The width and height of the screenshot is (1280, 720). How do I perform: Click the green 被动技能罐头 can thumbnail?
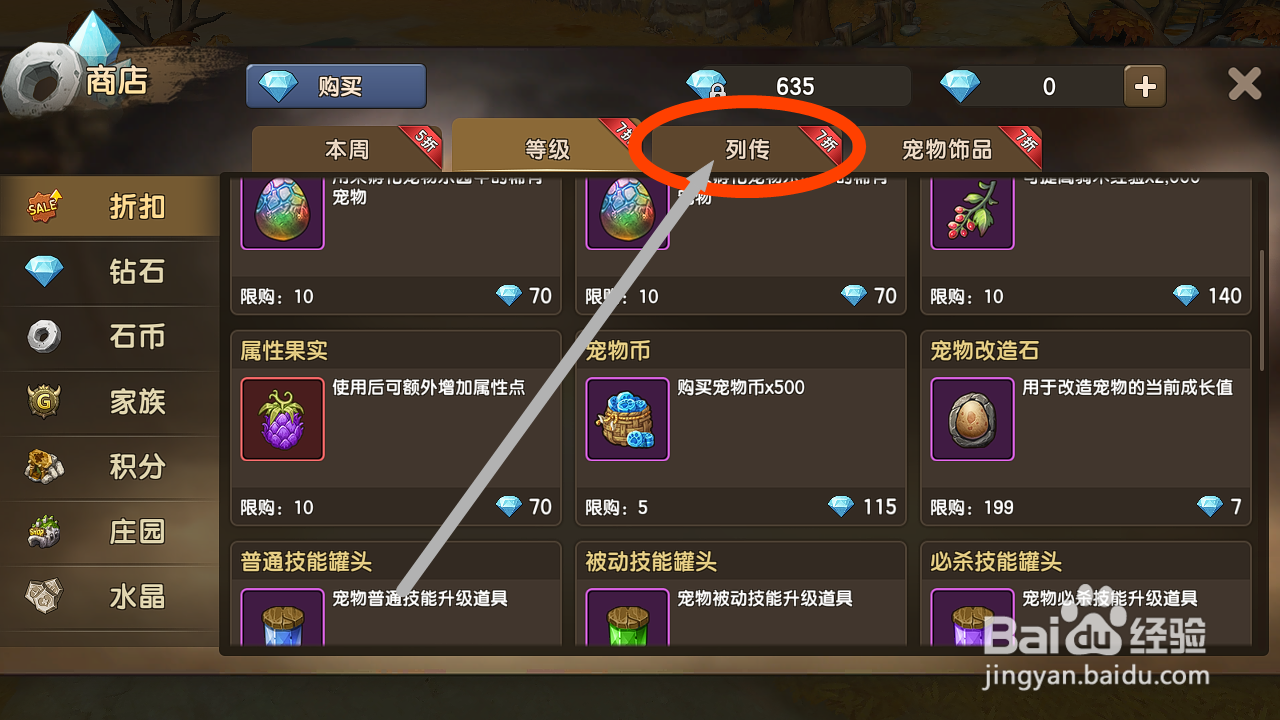click(627, 620)
